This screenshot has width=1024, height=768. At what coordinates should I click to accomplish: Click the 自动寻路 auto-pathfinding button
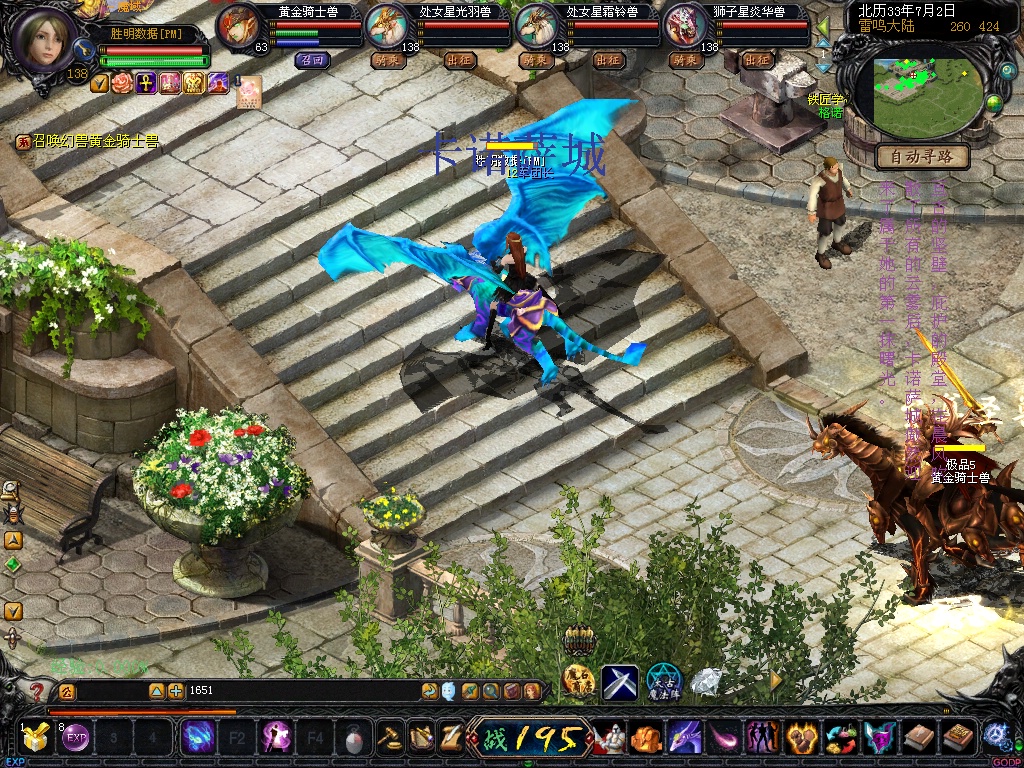[922, 156]
